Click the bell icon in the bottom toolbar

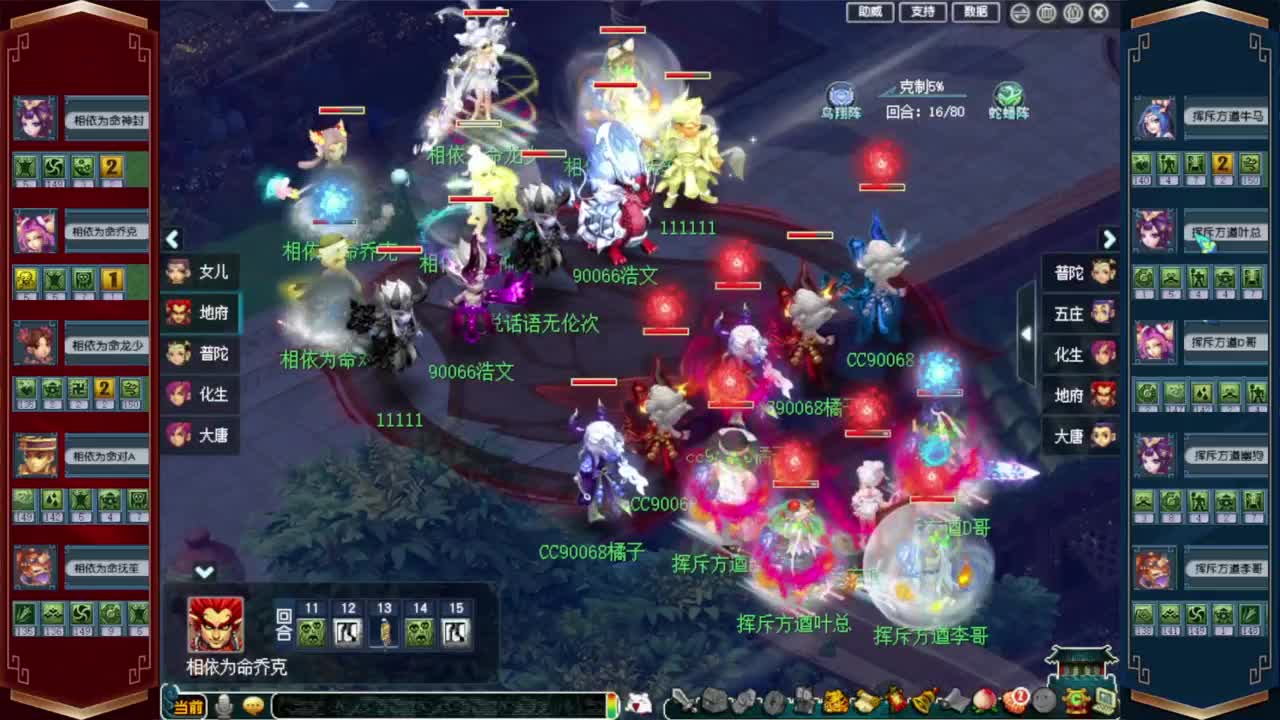(x=923, y=703)
